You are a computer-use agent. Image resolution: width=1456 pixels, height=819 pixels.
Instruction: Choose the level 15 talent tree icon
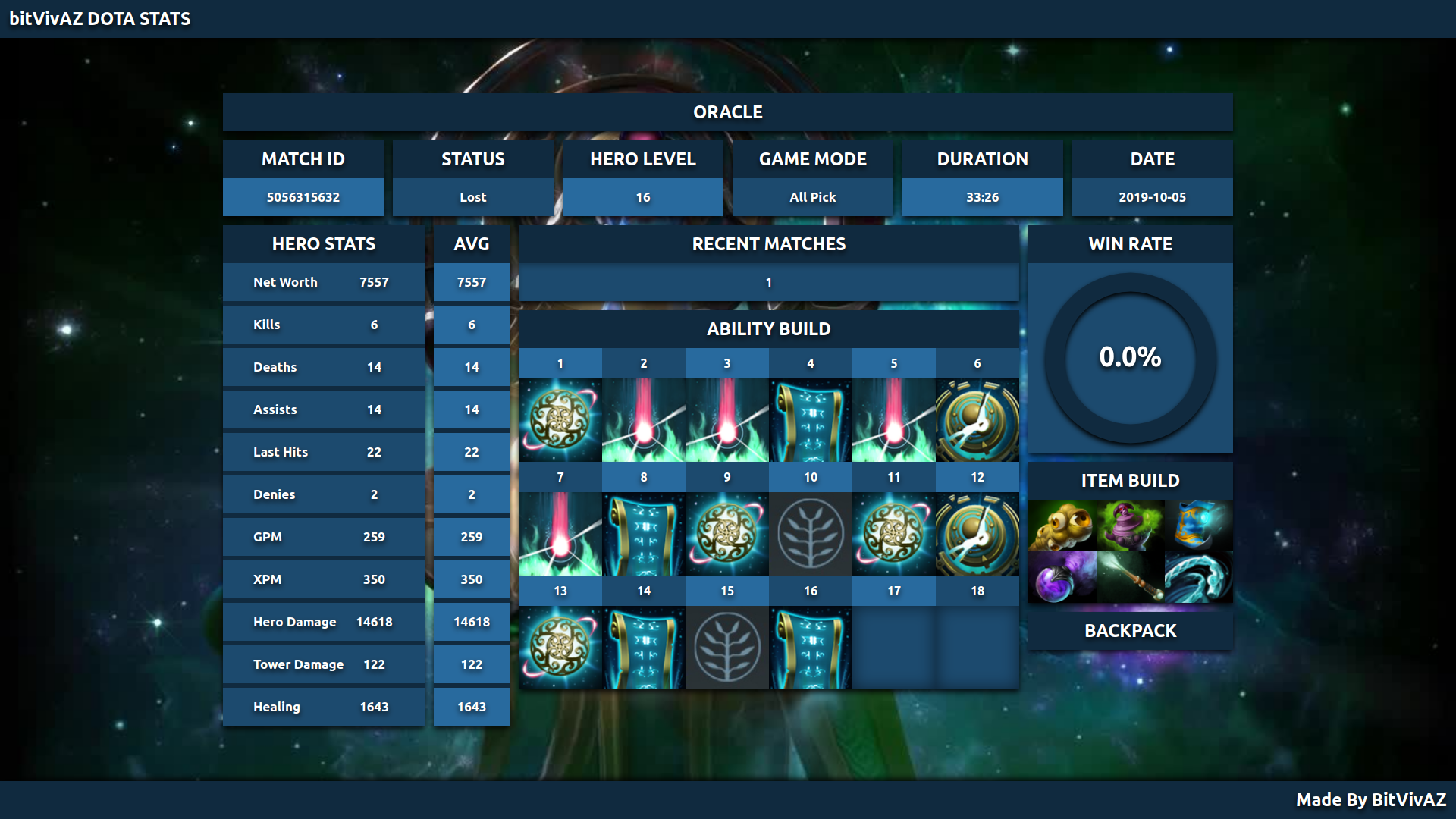[x=727, y=648]
